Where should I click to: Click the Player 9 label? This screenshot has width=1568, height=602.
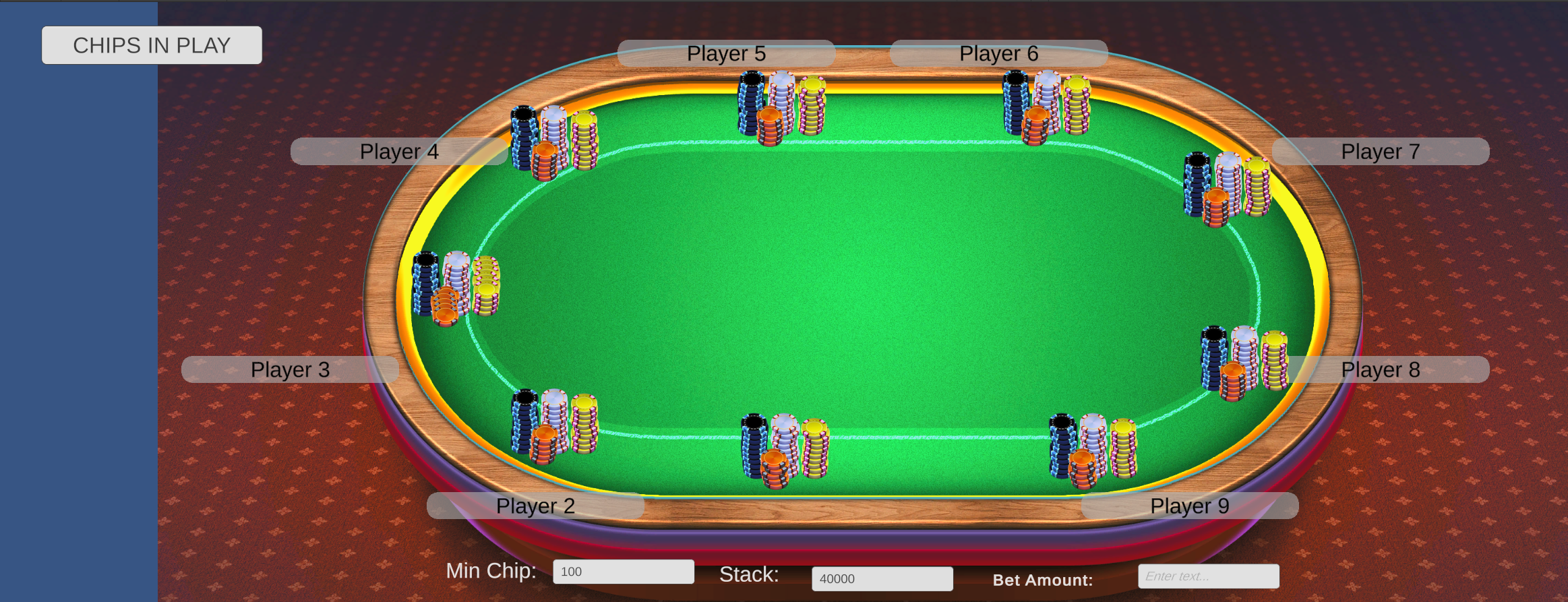pos(1188,506)
